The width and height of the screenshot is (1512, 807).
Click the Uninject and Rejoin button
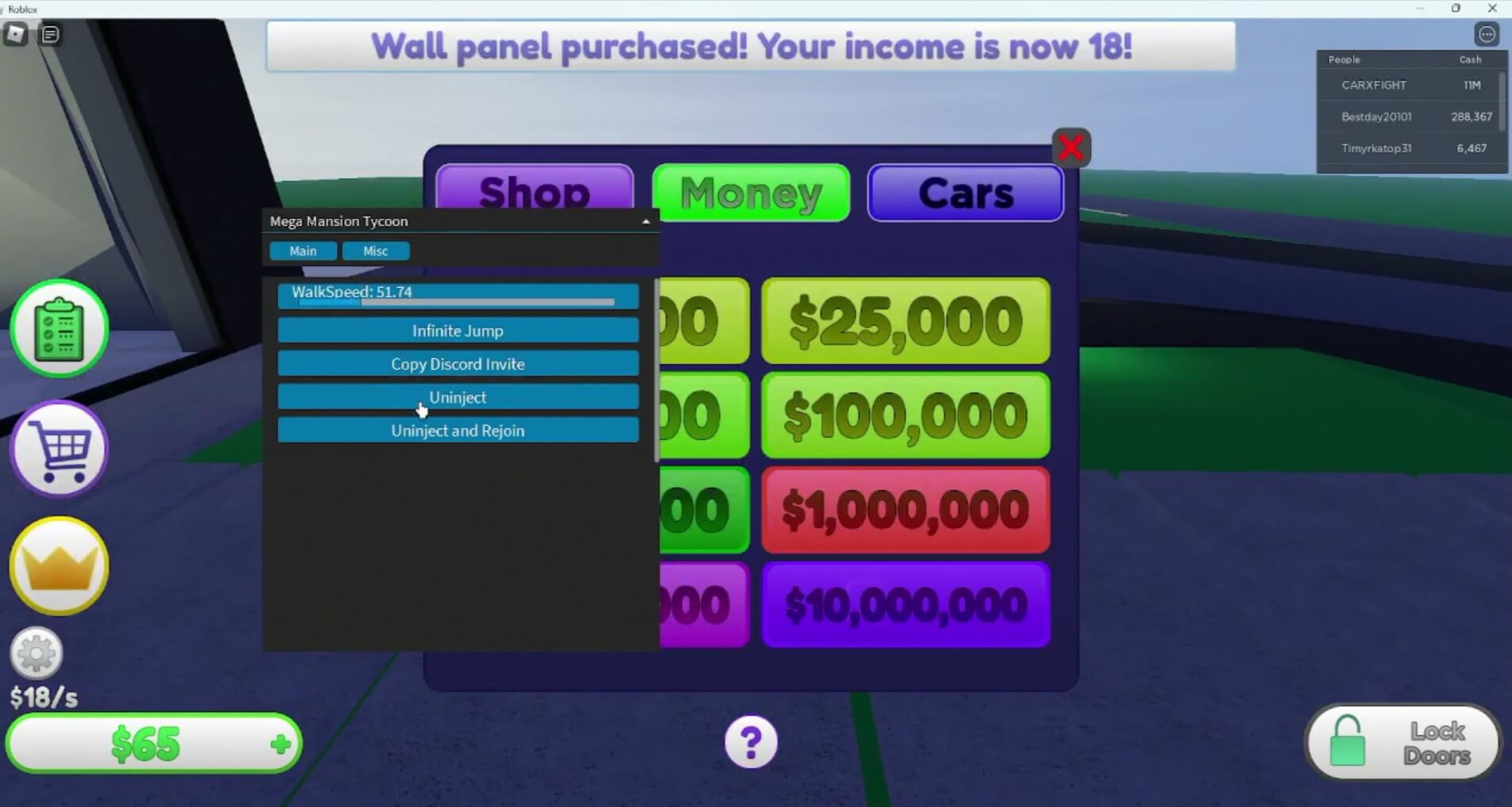click(x=457, y=430)
